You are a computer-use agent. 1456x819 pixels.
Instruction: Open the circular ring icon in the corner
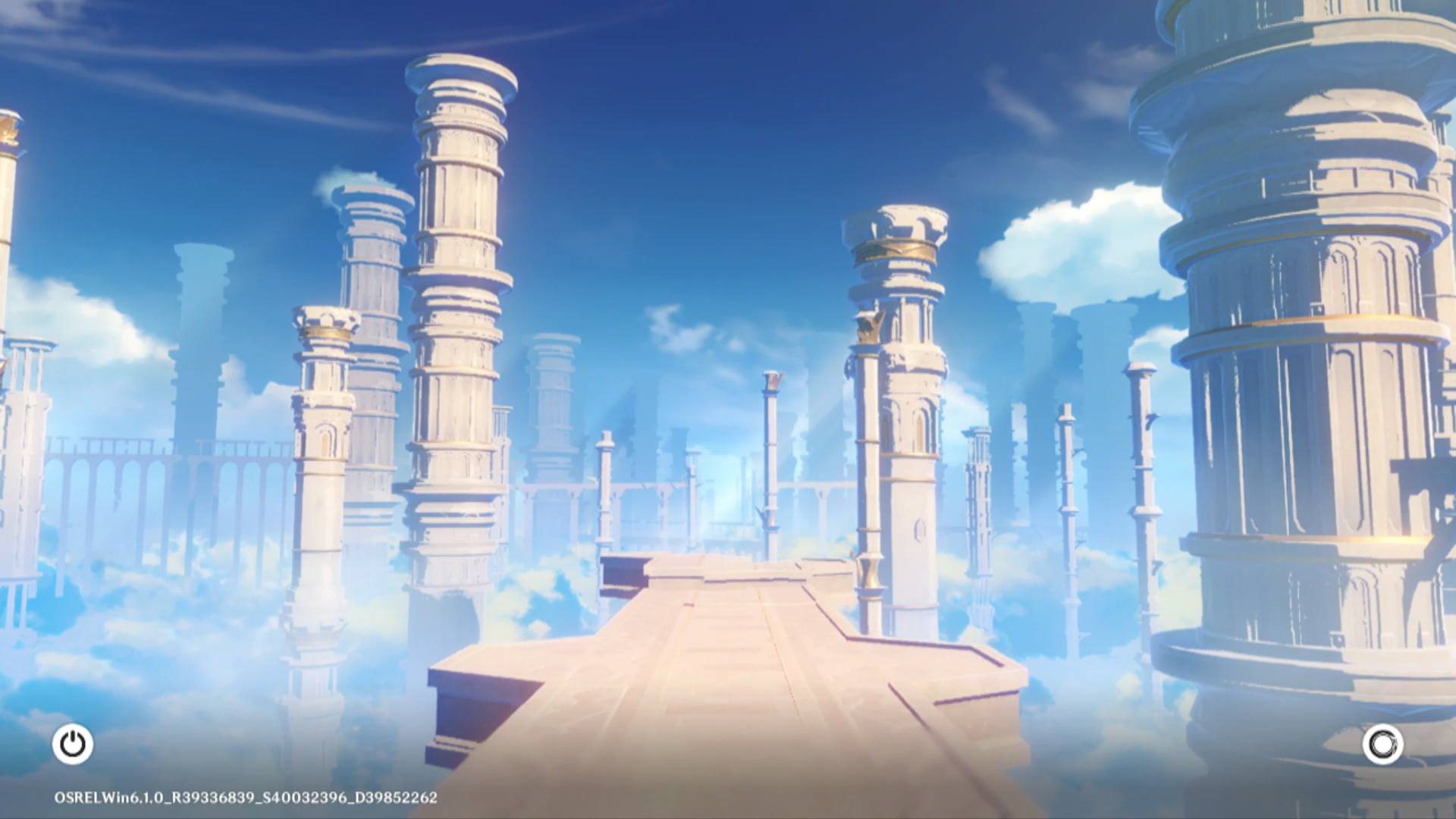pyautogui.click(x=1382, y=744)
